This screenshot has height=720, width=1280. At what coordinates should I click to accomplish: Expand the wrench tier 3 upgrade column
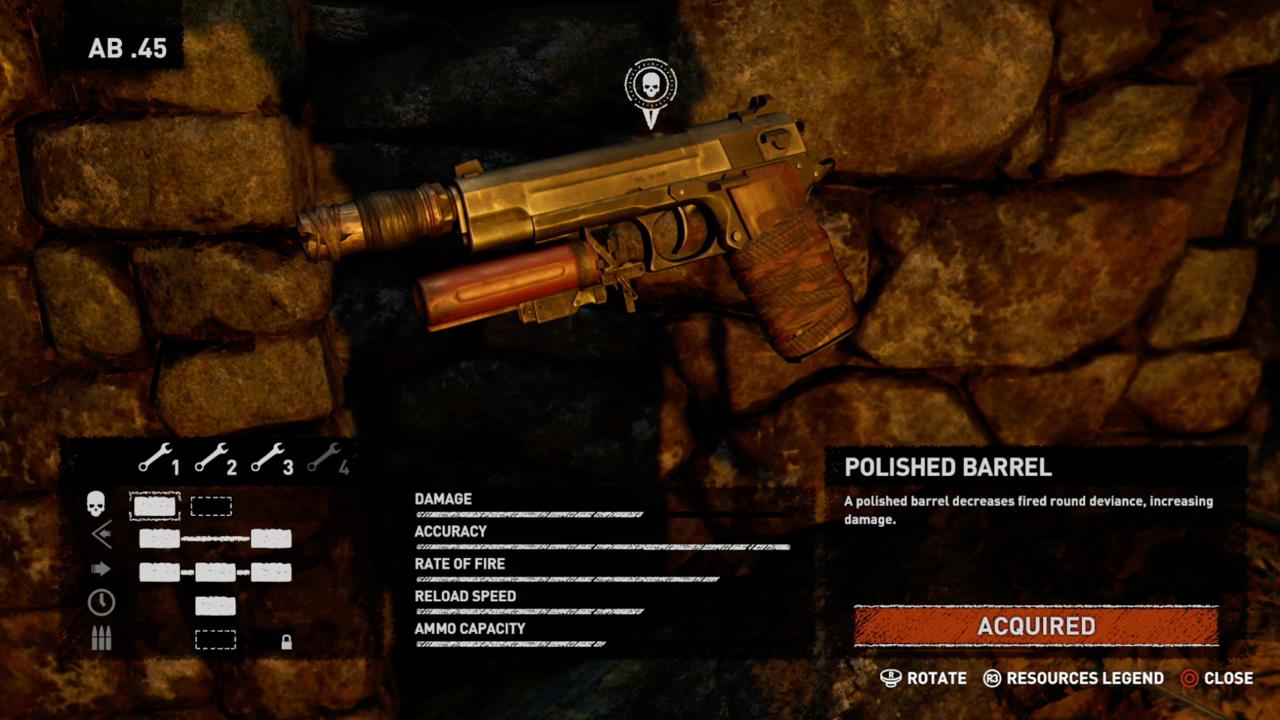point(278,462)
